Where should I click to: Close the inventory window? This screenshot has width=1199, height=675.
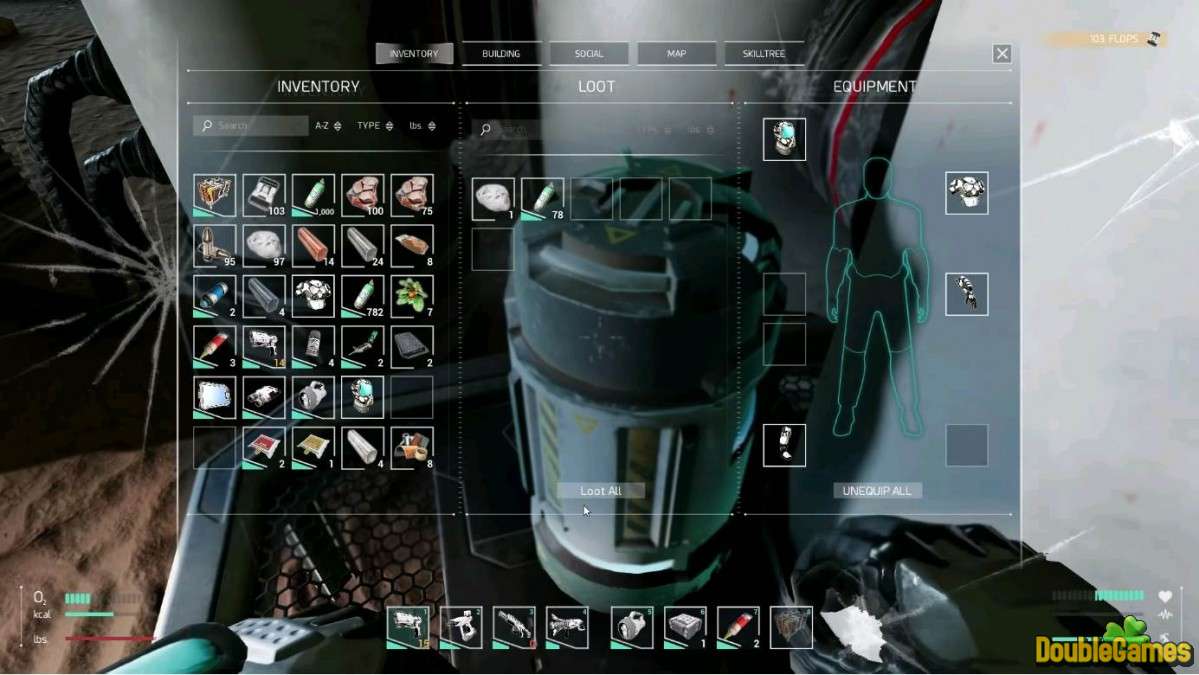click(x=1002, y=54)
